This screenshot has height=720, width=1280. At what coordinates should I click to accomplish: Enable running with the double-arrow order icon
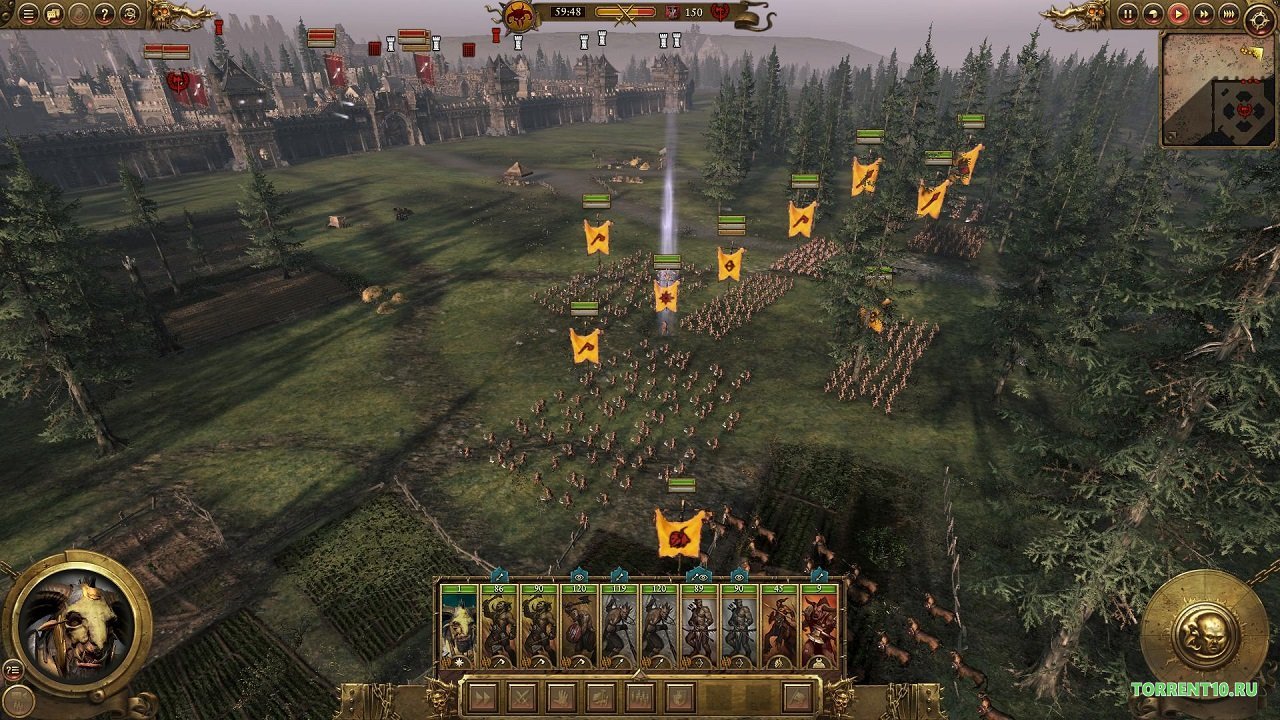click(x=485, y=695)
